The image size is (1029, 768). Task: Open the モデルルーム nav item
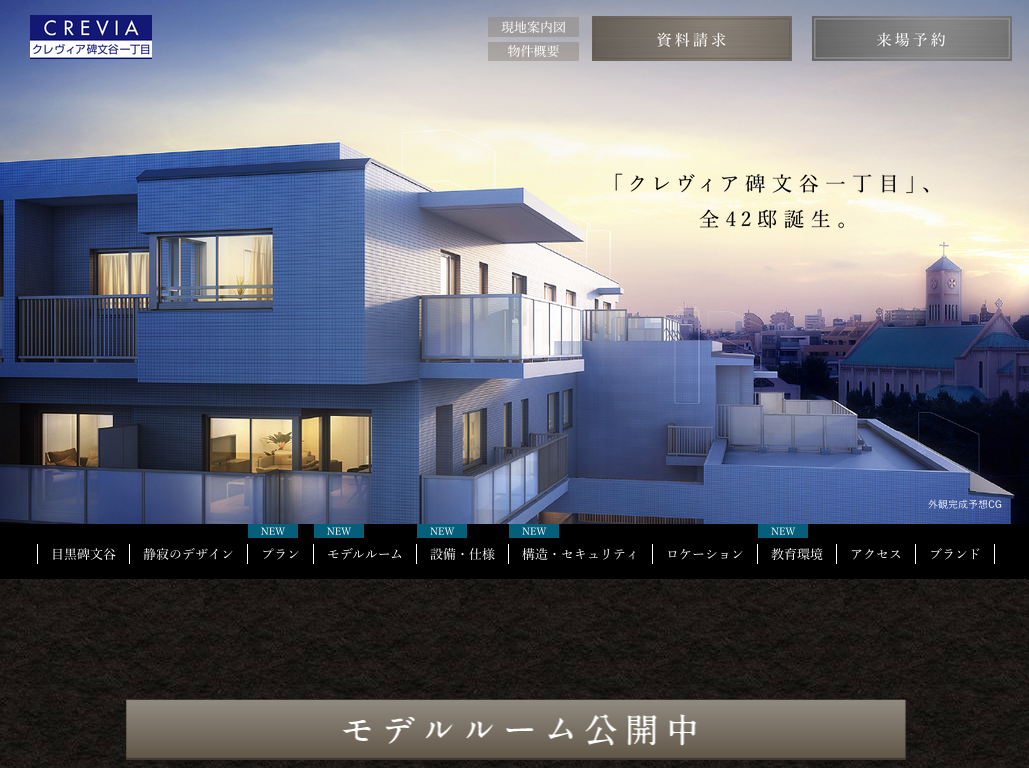coord(365,554)
